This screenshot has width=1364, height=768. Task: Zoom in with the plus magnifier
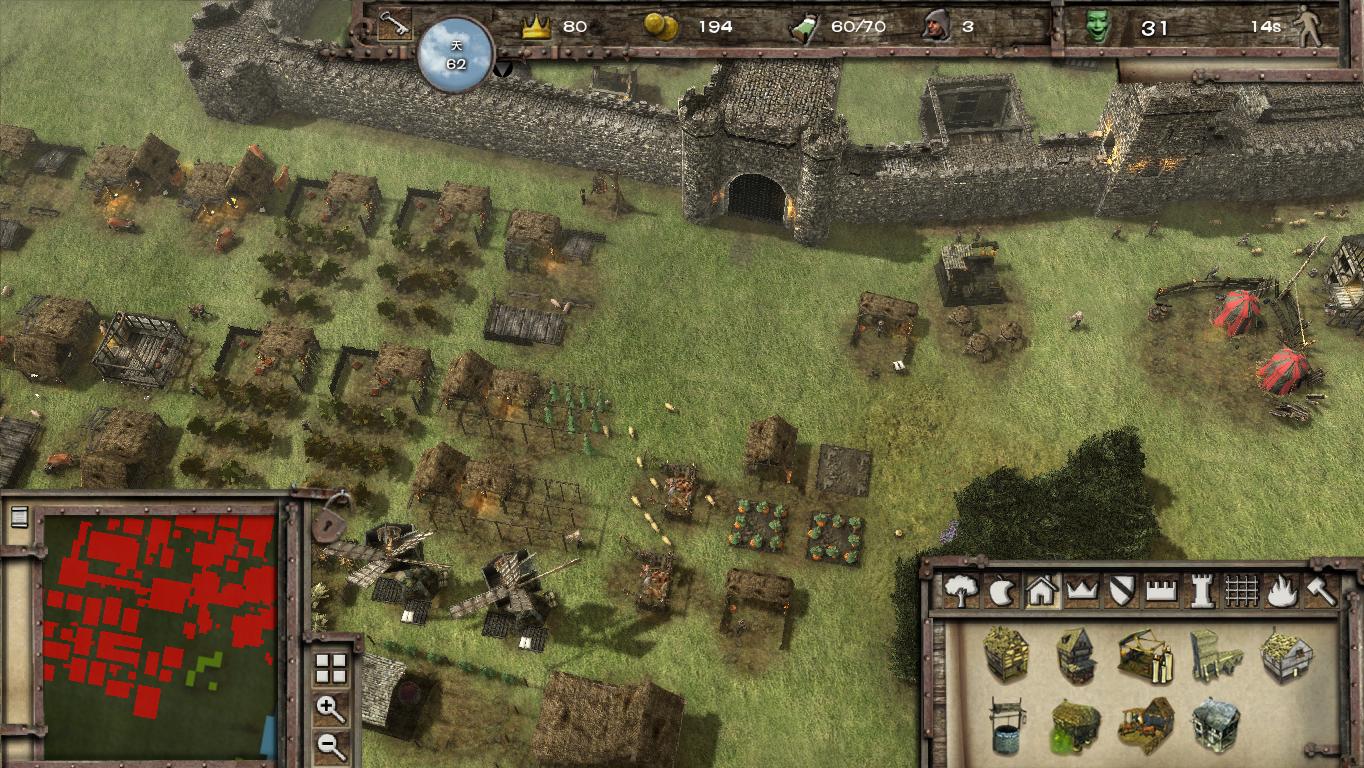[330, 709]
